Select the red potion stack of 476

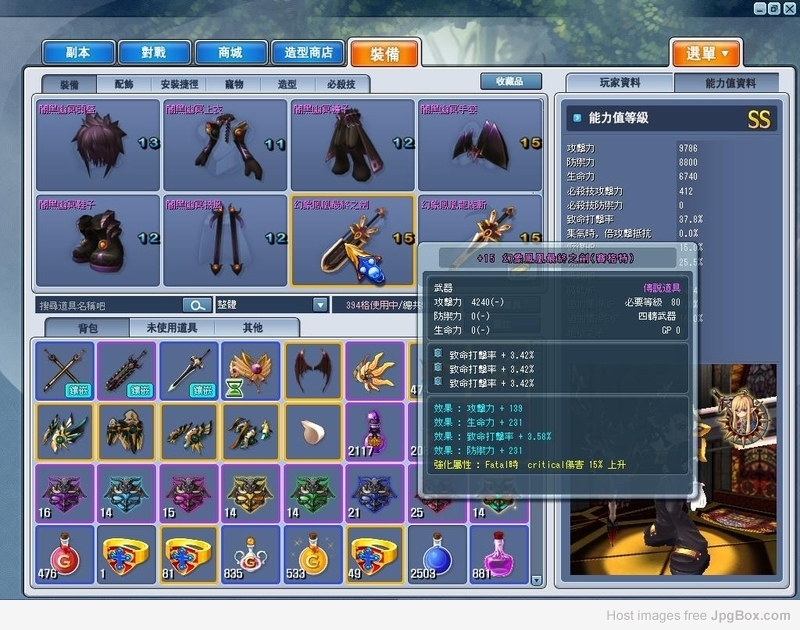click(65, 554)
